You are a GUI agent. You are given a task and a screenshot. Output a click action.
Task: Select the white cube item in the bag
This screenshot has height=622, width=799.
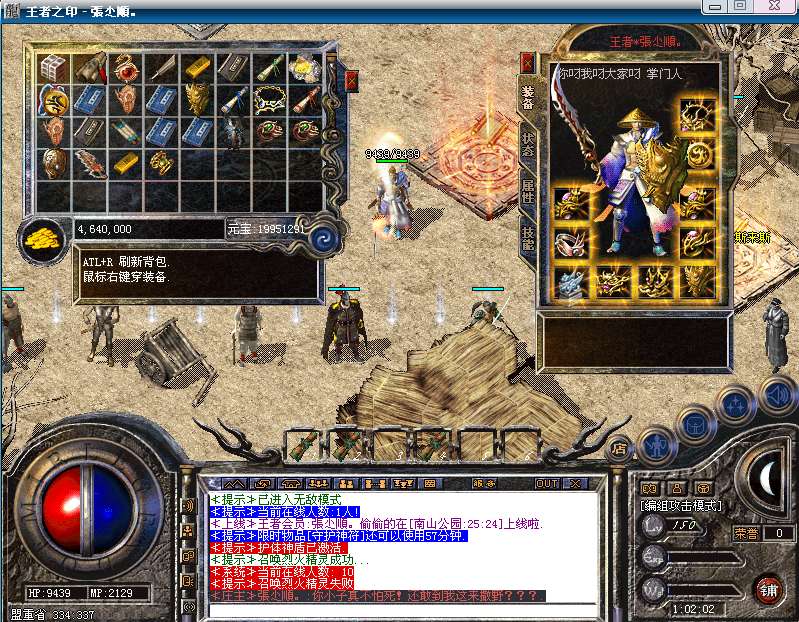coord(53,68)
